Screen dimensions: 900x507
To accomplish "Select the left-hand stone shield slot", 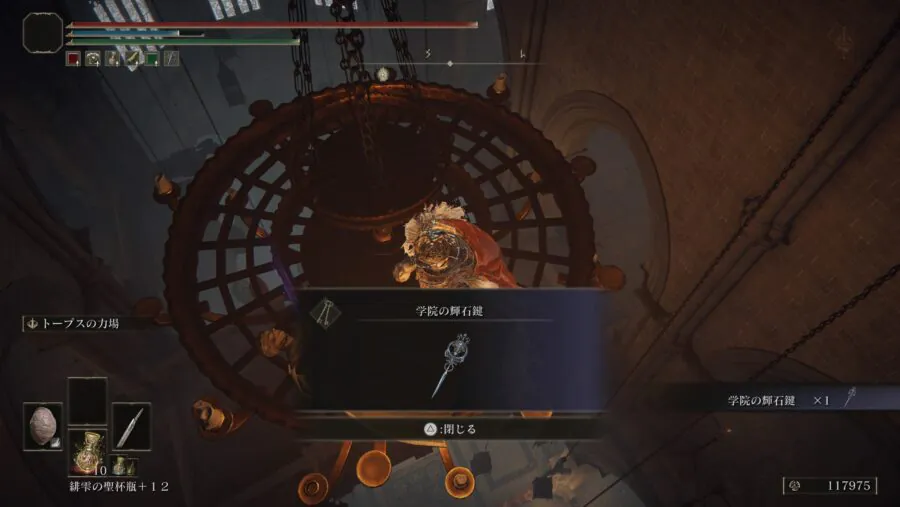I will click(x=43, y=425).
